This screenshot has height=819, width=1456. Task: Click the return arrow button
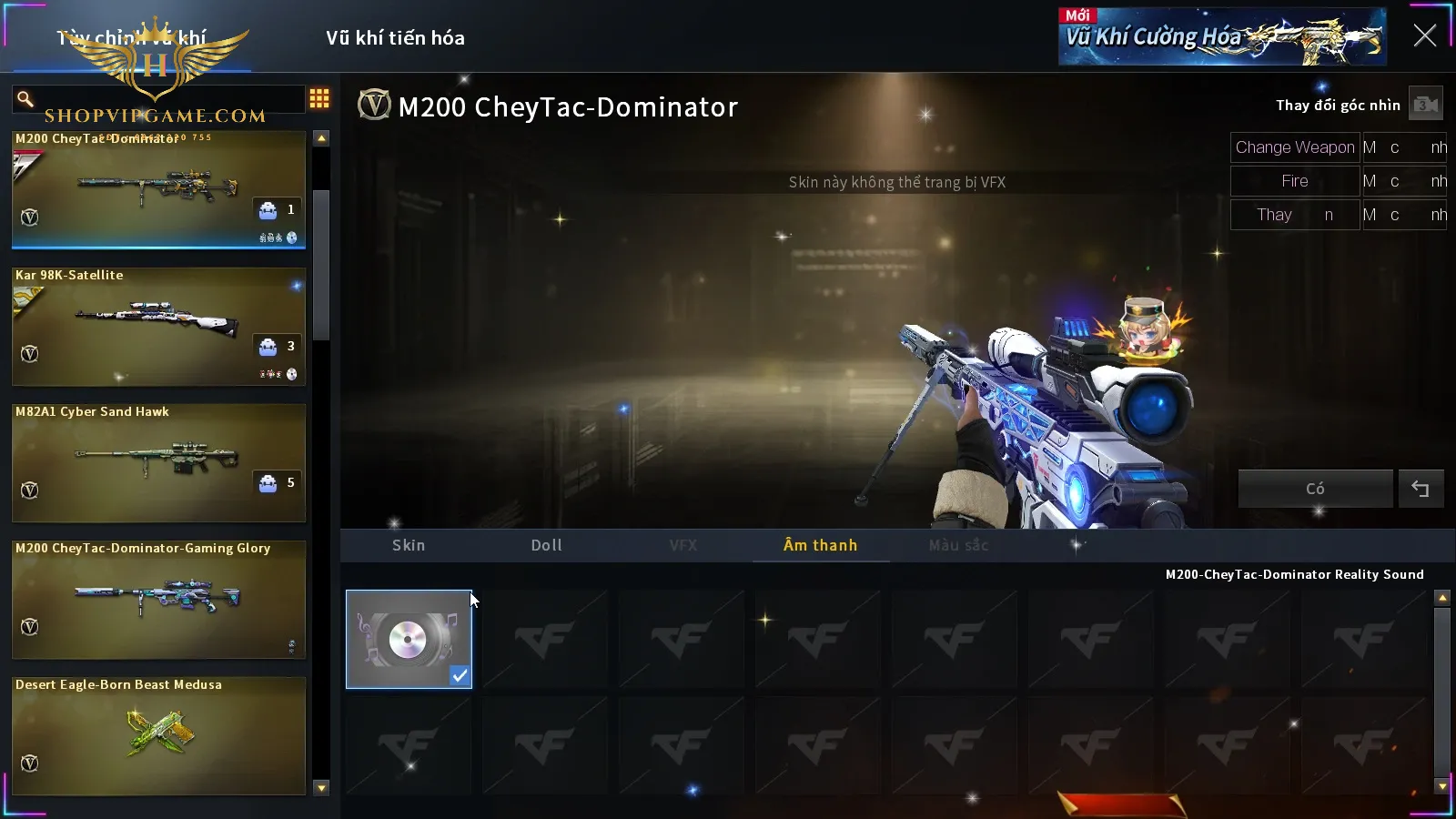coord(1421,489)
